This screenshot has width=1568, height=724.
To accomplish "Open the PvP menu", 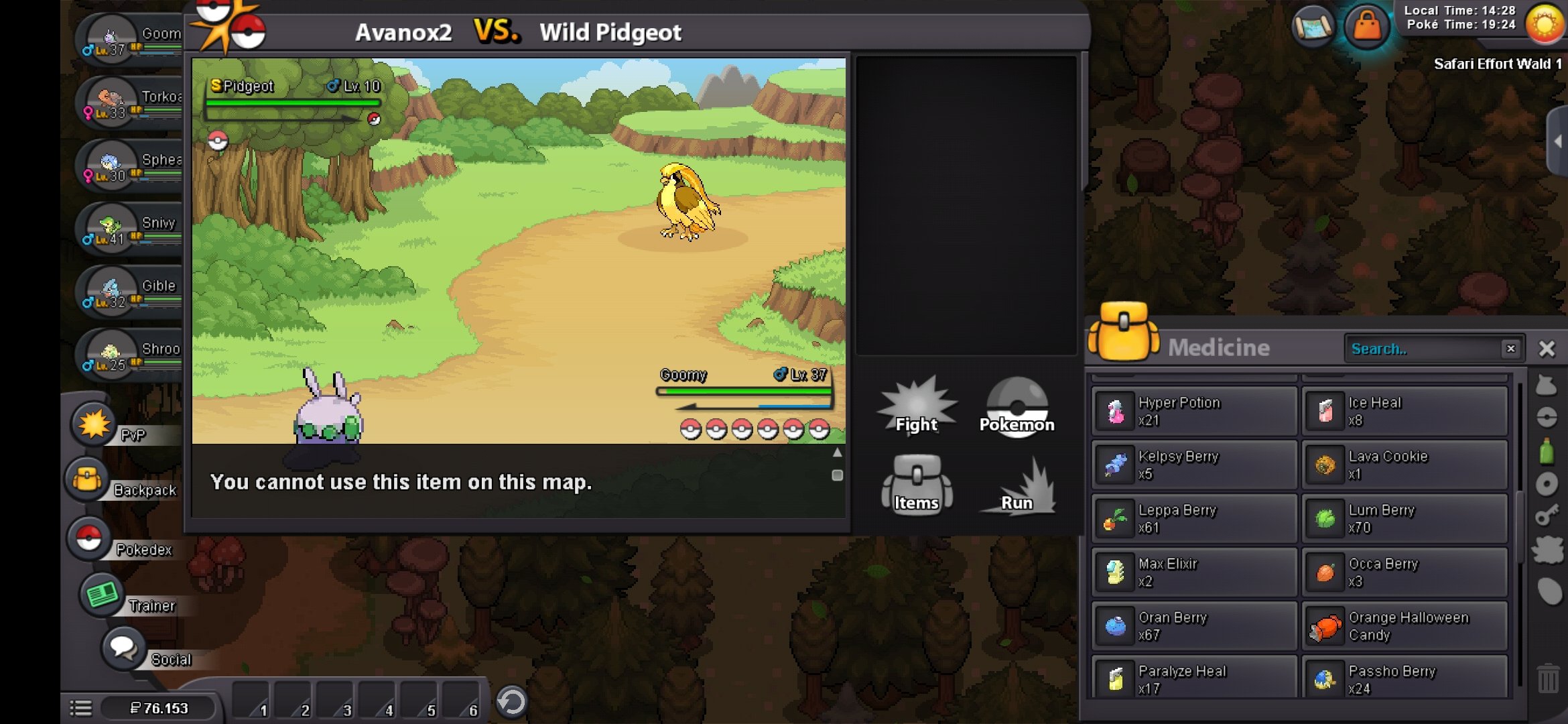I will pyautogui.click(x=94, y=425).
